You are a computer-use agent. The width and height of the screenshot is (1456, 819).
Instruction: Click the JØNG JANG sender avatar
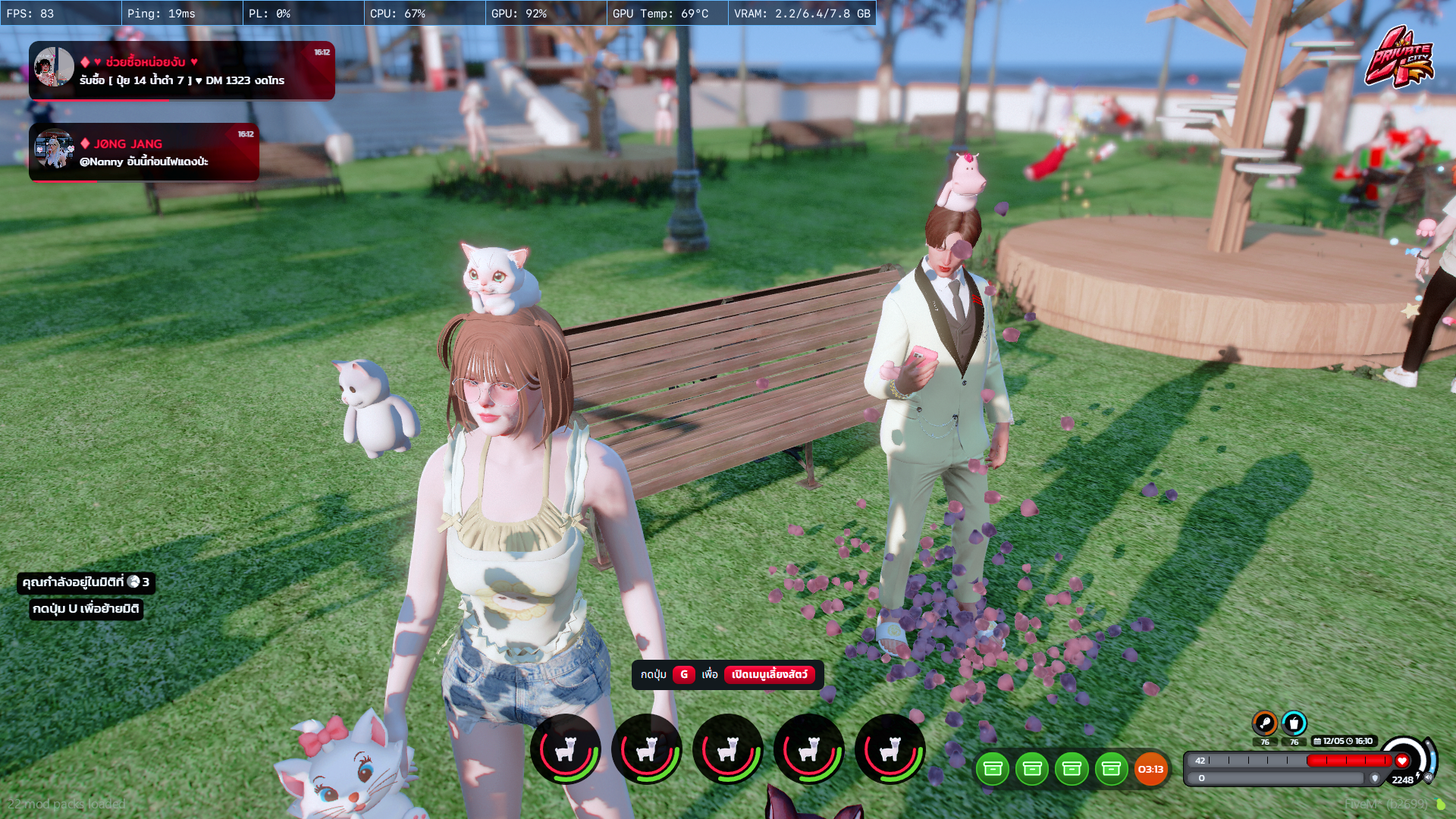pyautogui.click(x=54, y=149)
